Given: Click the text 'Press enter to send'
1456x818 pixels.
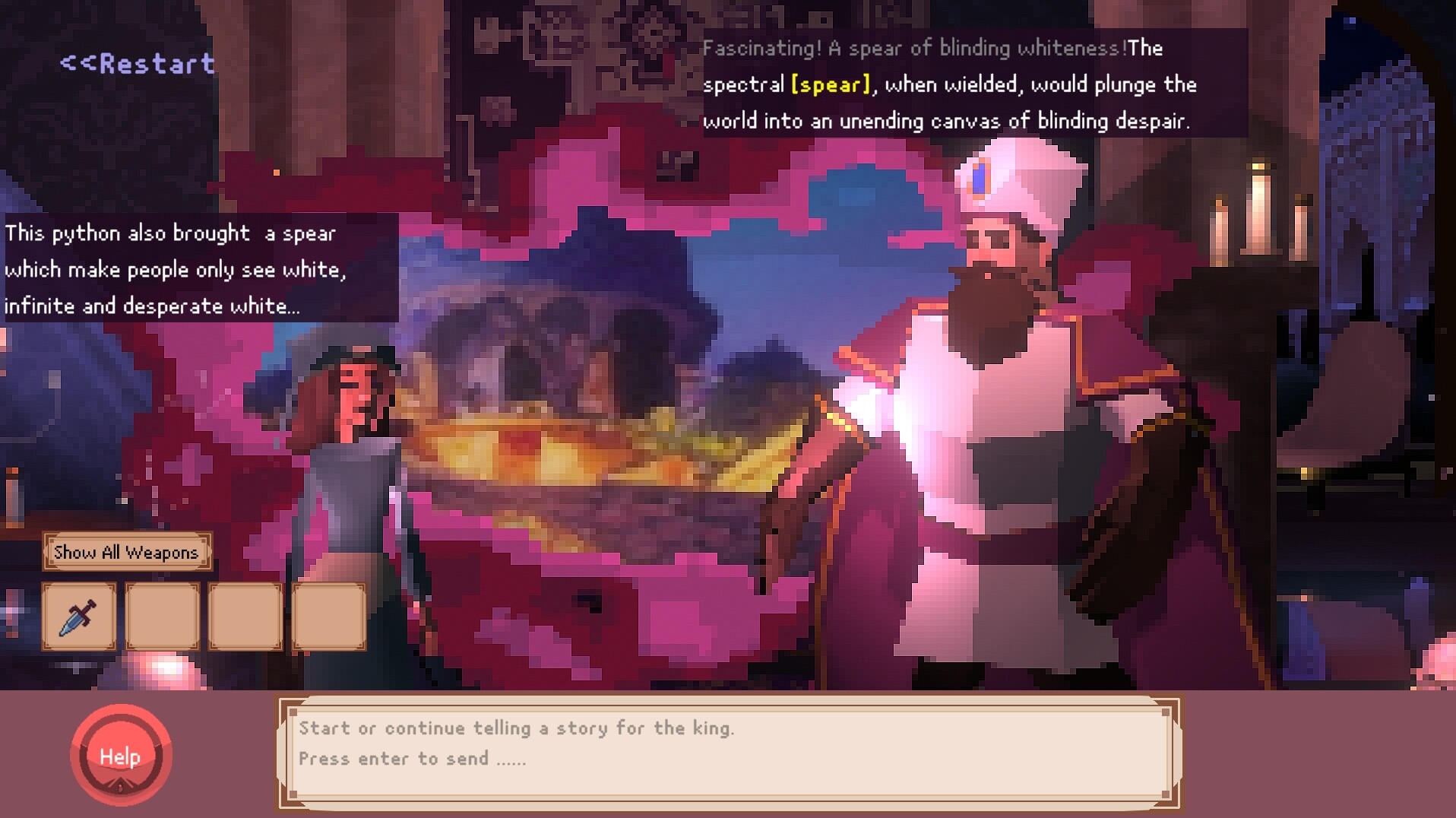Looking at the screenshot, I should click(x=413, y=758).
